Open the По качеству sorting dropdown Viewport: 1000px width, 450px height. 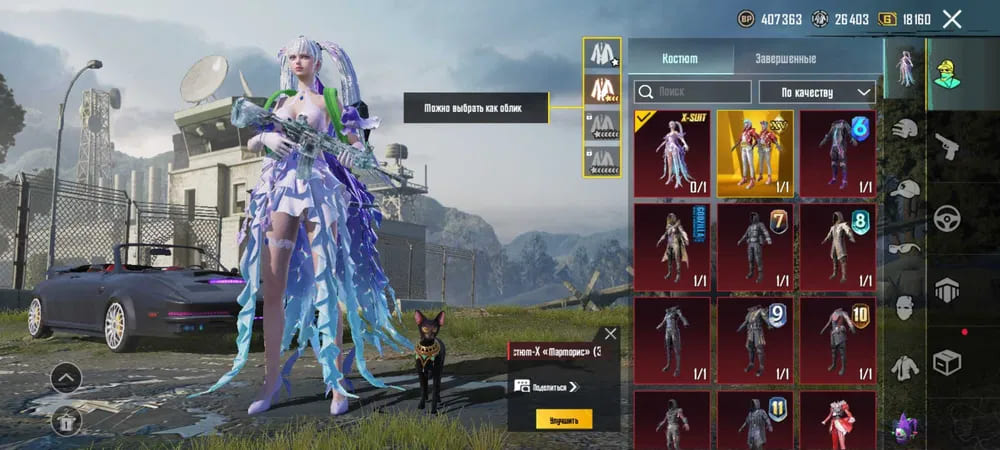tap(817, 92)
